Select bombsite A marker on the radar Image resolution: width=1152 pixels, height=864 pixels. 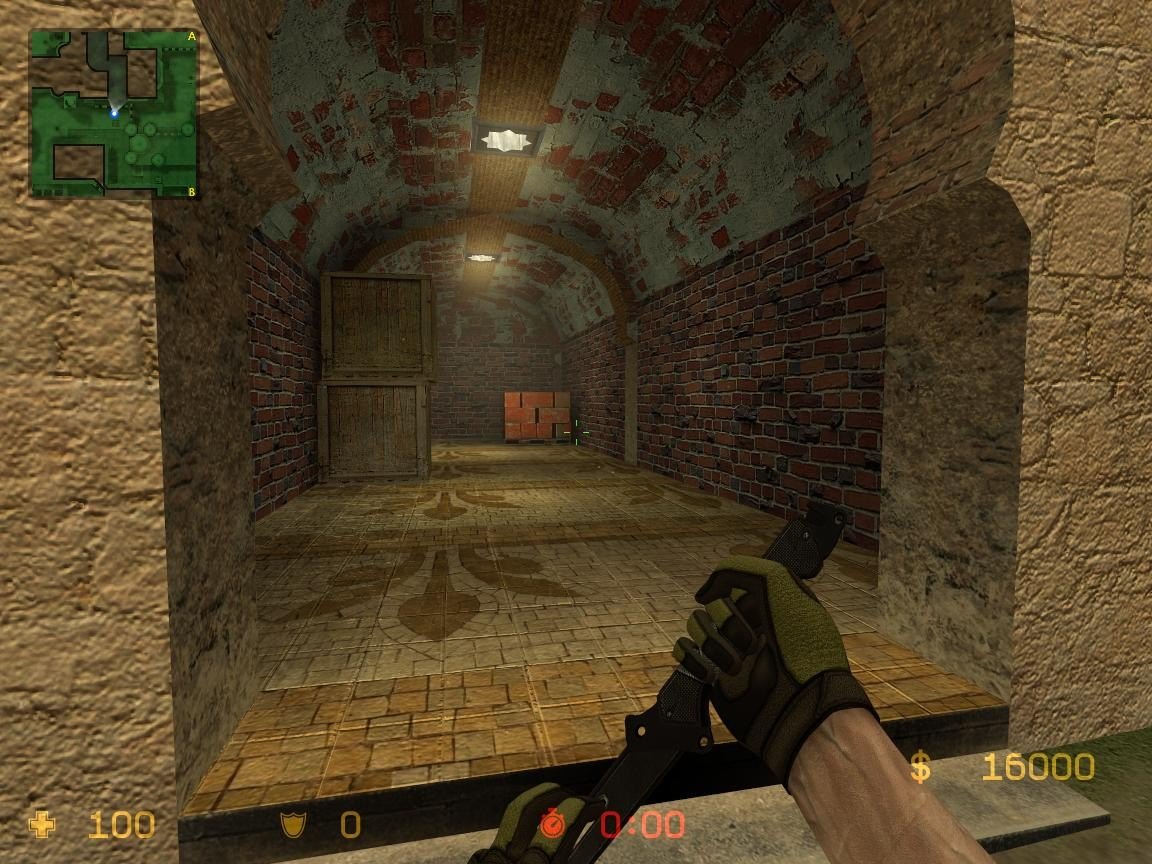[x=191, y=37]
